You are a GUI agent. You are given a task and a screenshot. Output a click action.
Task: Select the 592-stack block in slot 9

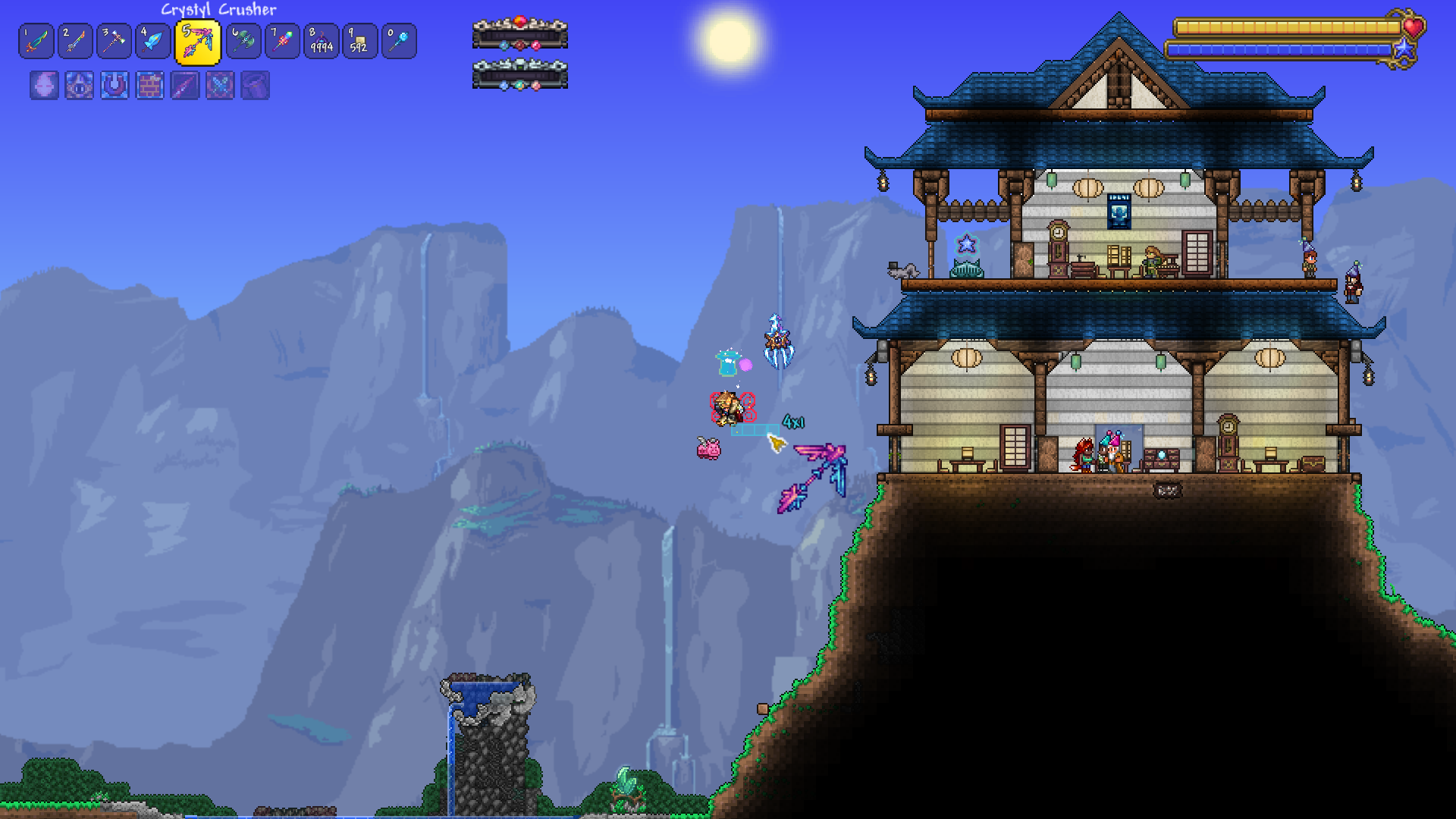(360, 41)
